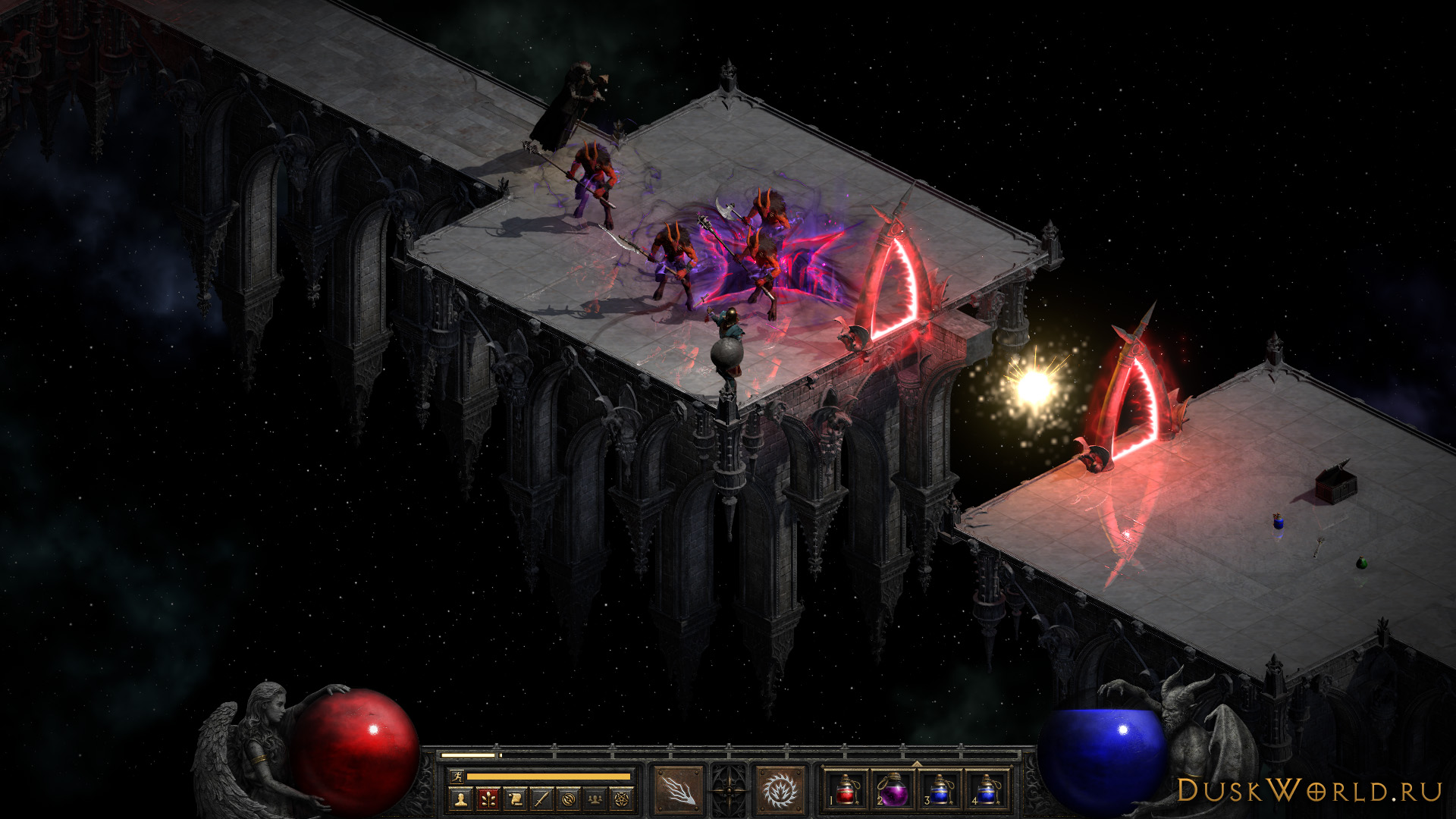Image resolution: width=1456 pixels, height=819 pixels.
Task: Click the round swirl mini-panel icon
Action: [x=569, y=798]
